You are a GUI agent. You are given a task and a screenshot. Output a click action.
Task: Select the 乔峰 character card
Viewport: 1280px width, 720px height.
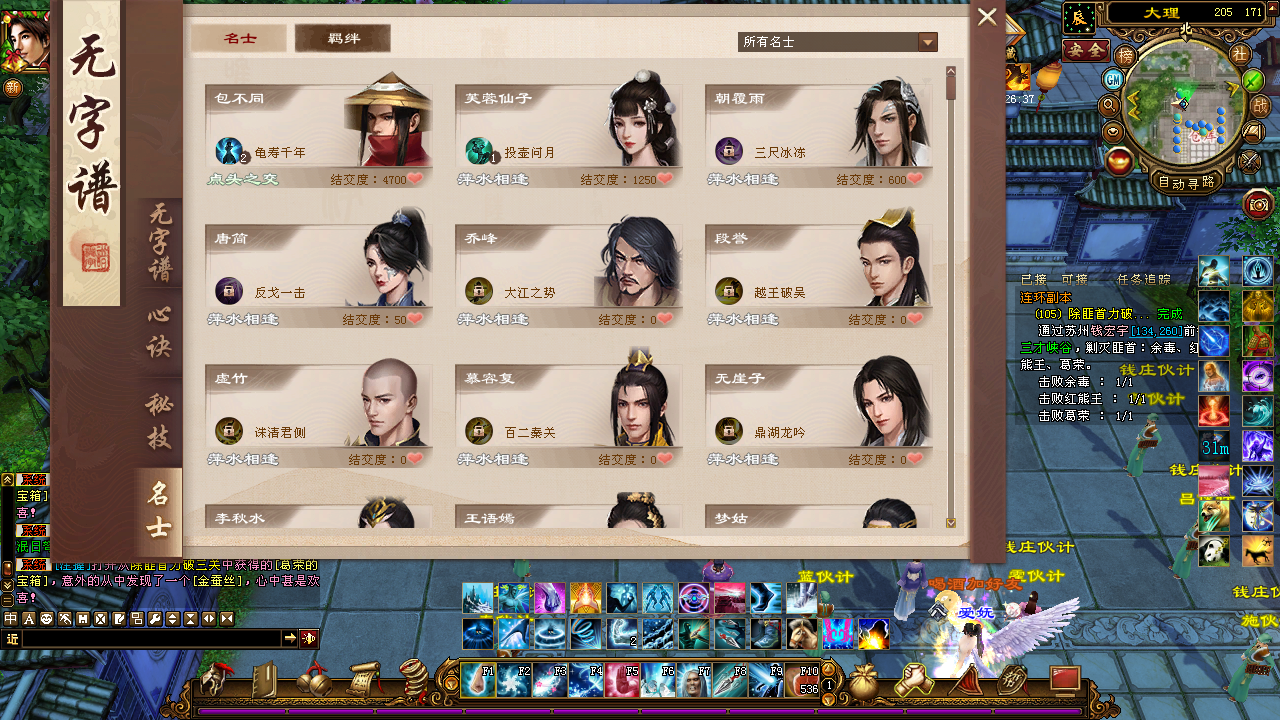569,270
